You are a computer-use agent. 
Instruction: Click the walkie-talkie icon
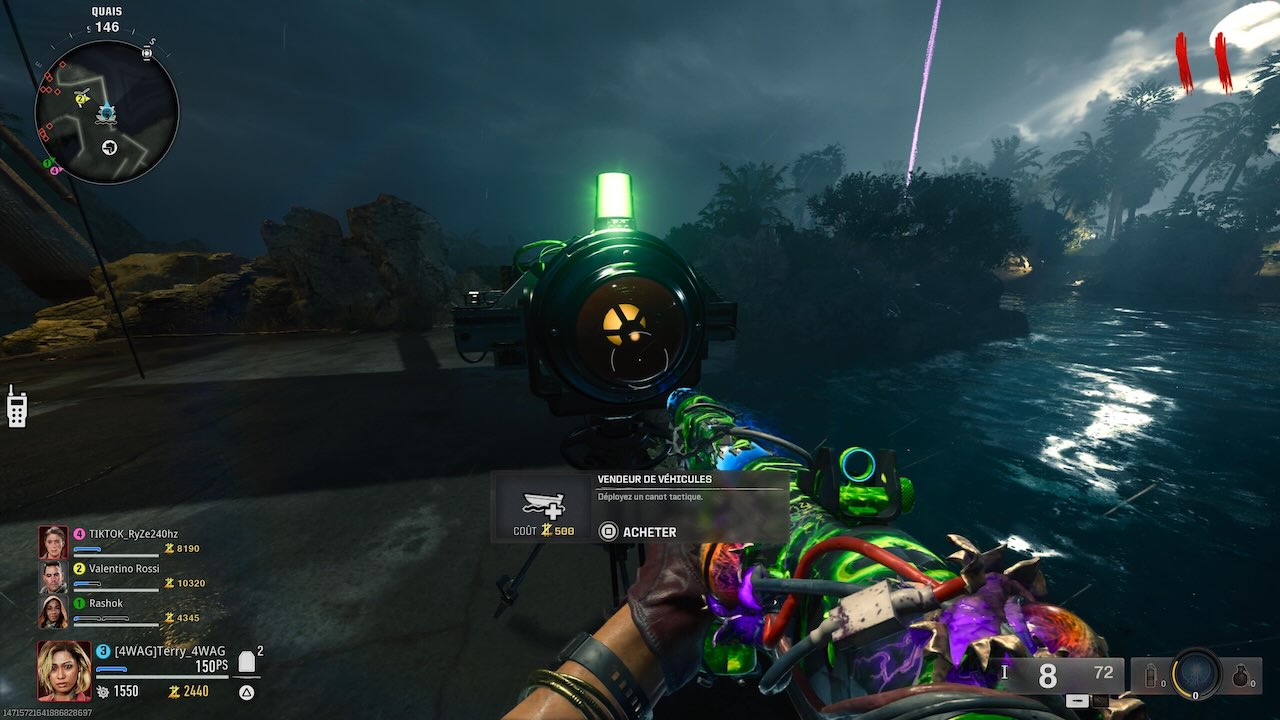point(16,406)
